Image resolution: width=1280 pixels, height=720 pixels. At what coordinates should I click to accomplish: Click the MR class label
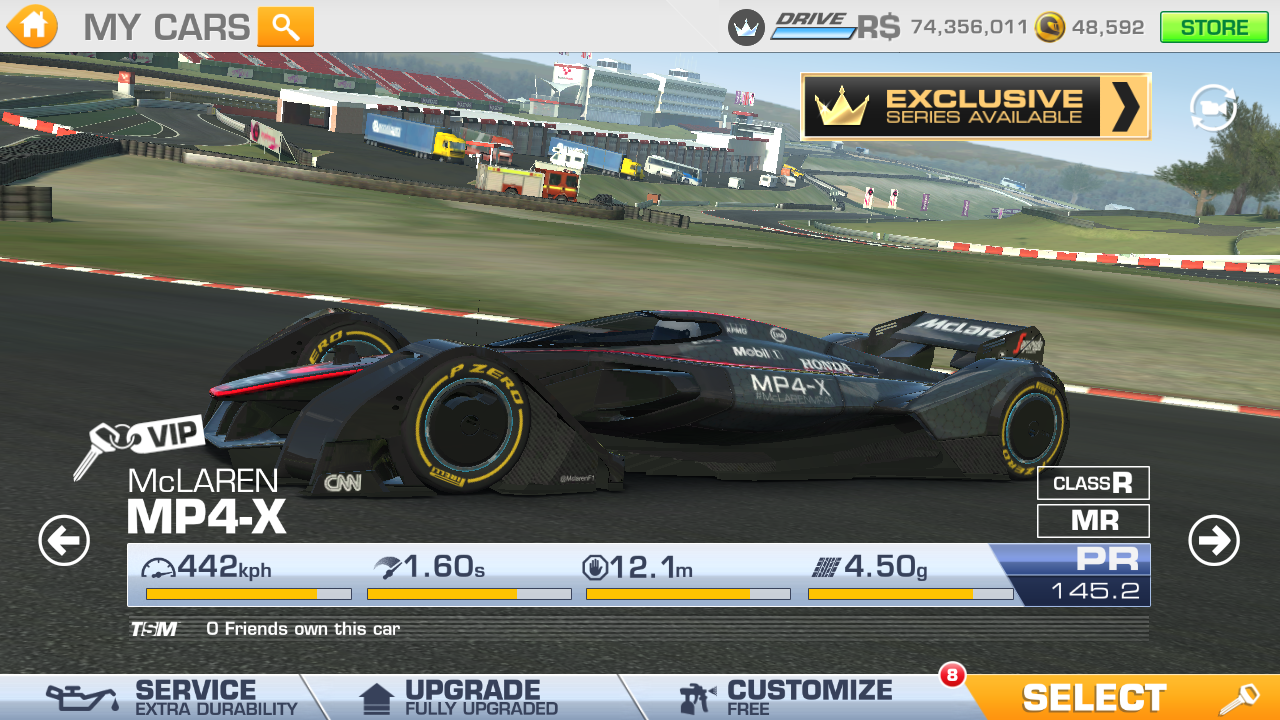click(1093, 520)
